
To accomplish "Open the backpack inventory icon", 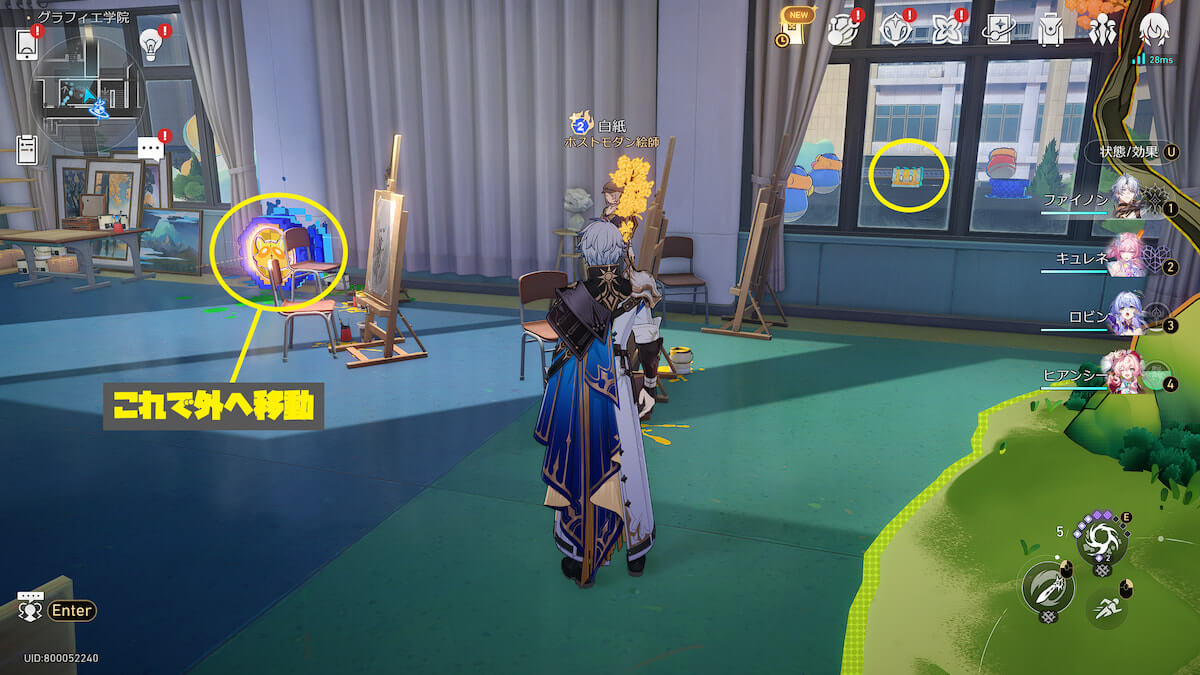I will click(x=1050, y=30).
